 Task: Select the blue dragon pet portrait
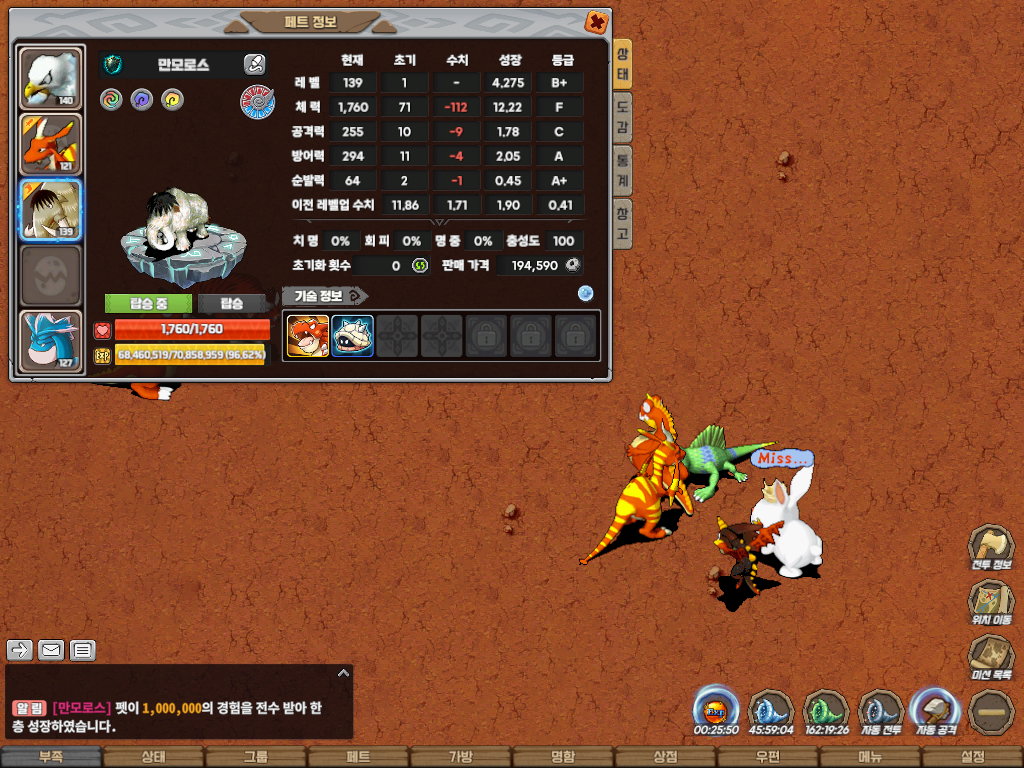click(50, 340)
